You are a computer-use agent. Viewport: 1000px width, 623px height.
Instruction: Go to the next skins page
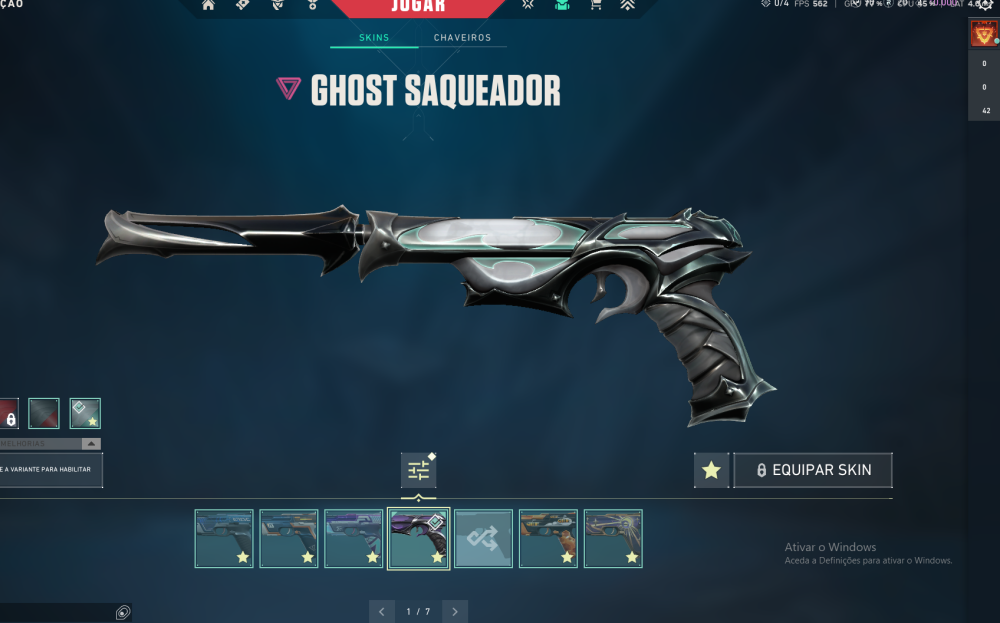(455, 611)
